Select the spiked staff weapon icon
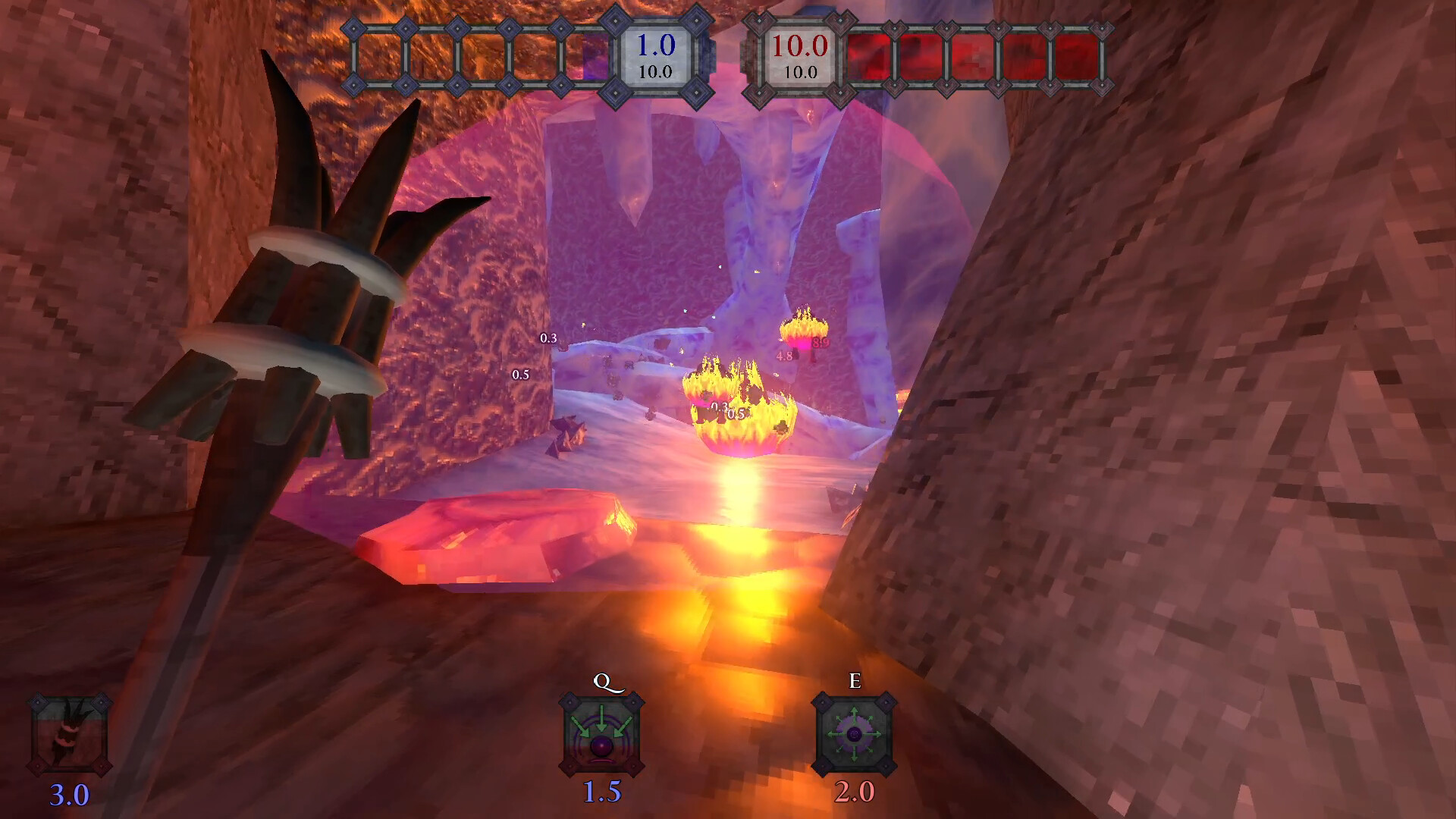The width and height of the screenshot is (1456, 819). coord(69,735)
